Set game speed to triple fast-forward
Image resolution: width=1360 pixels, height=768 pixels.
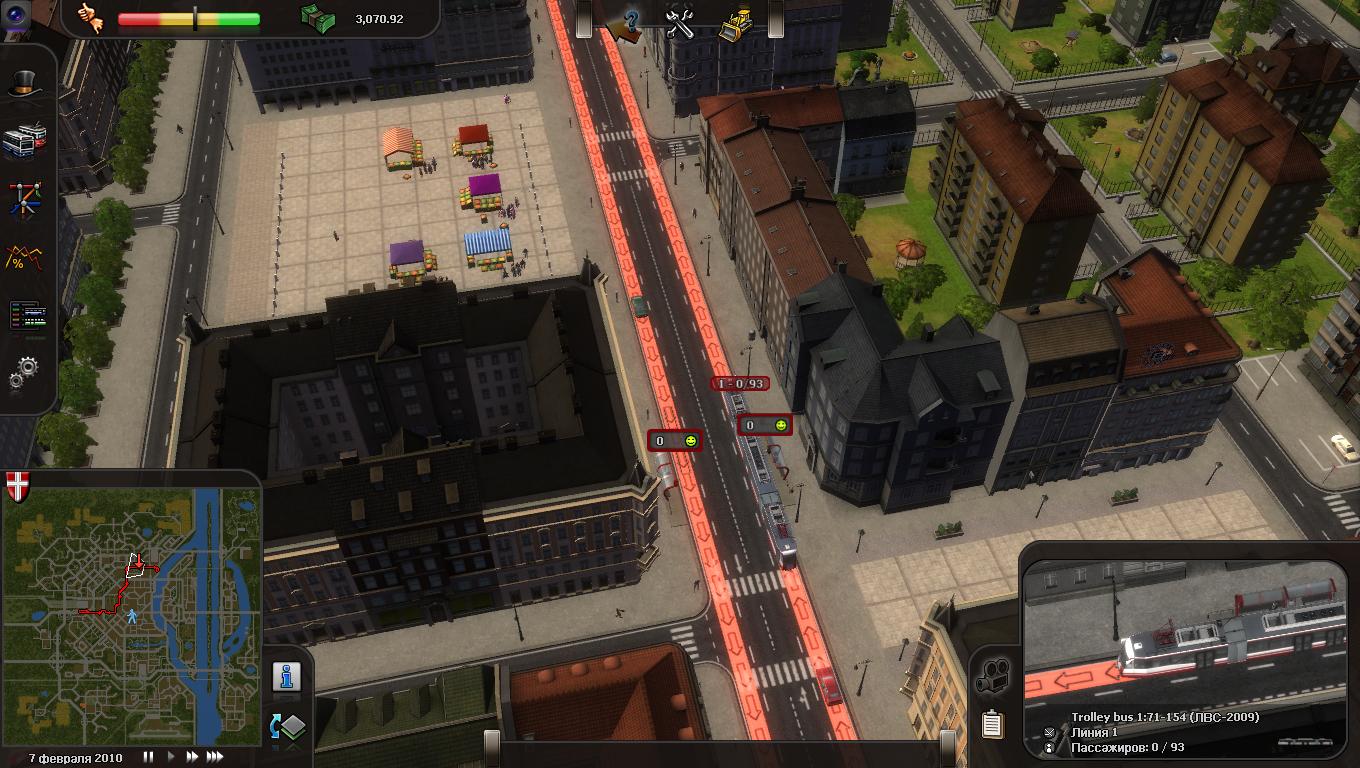[x=214, y=757]
